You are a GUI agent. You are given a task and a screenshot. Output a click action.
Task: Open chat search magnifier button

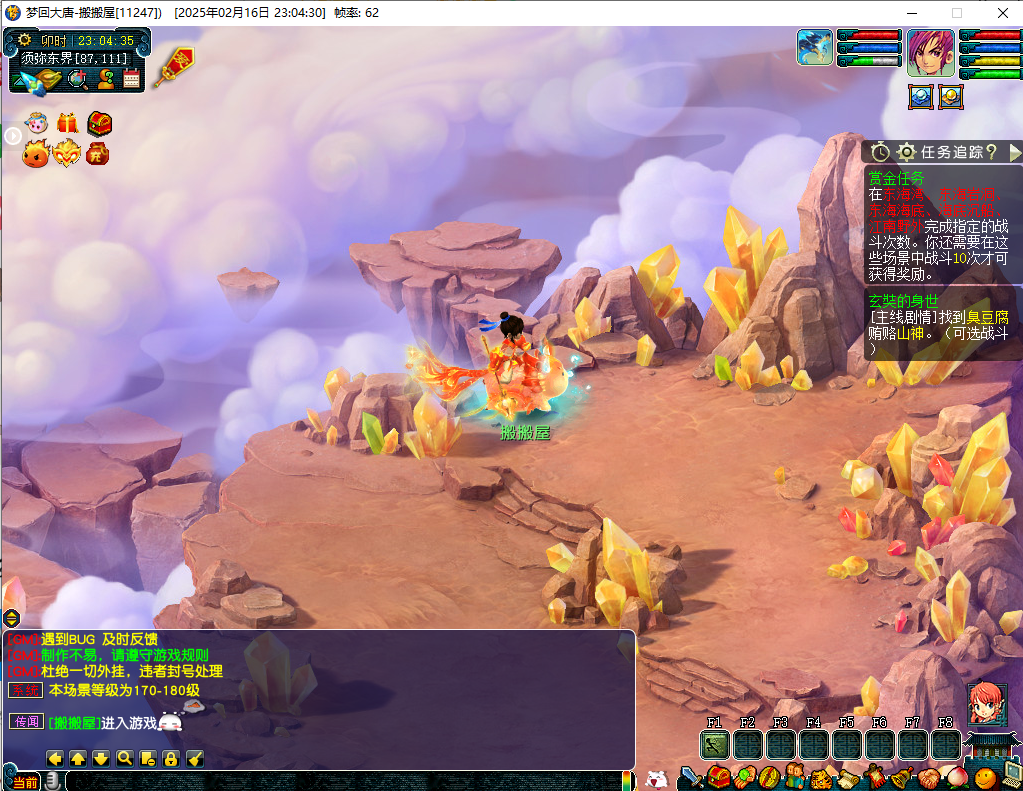(125, 758)
